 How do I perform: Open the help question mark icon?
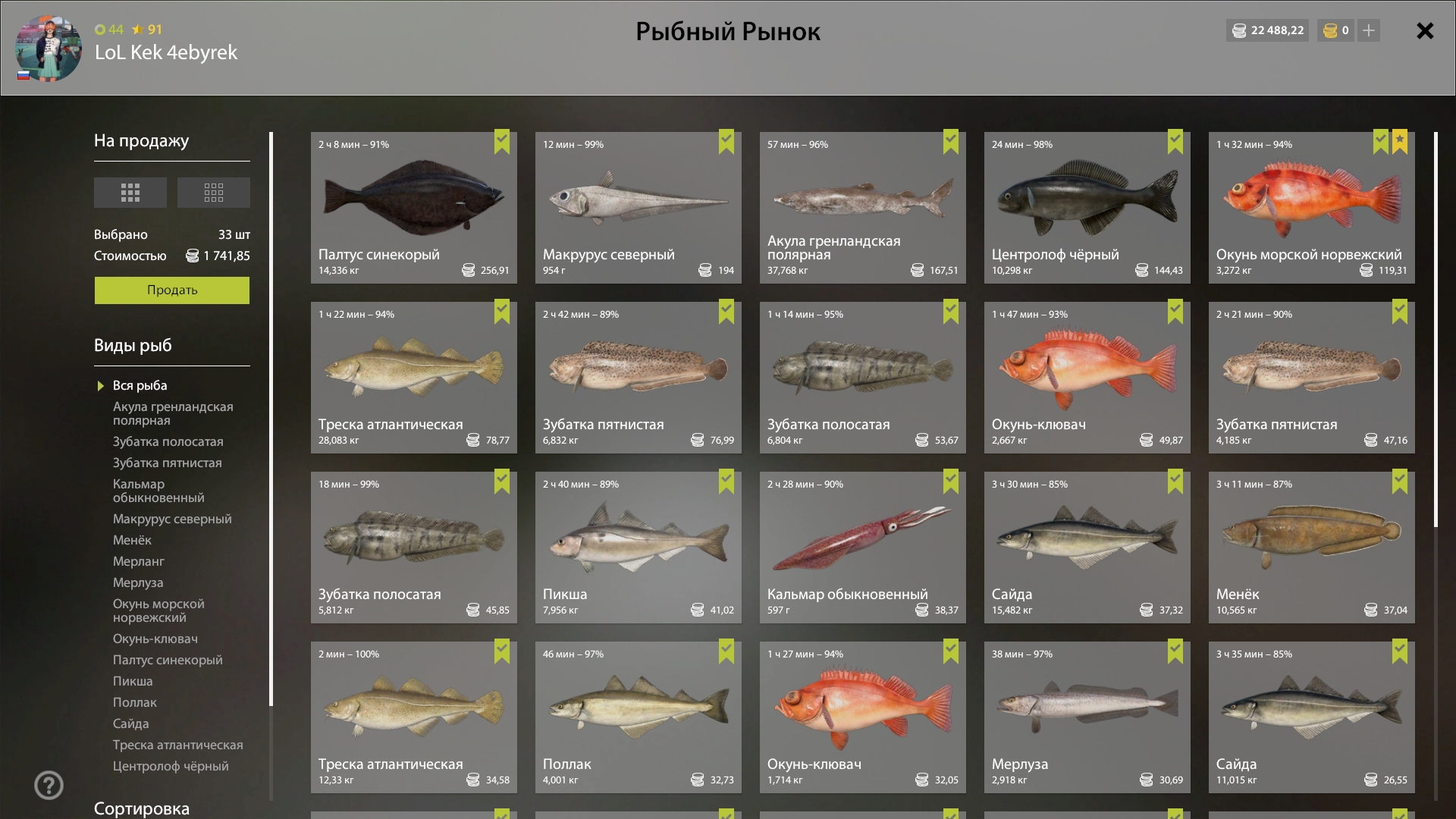[49, 785]
